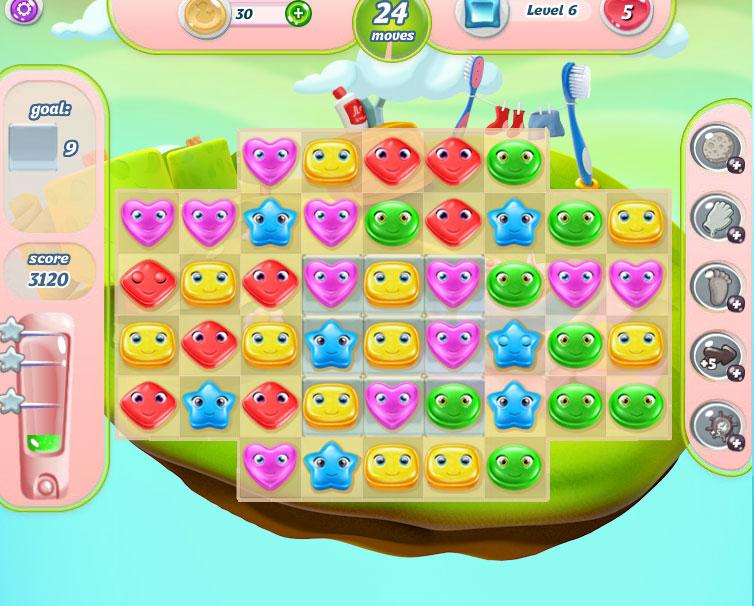Viewport: 754px width, 606px height.
Task: Open the red lives heart counter
Action: (x=627, y=13)
